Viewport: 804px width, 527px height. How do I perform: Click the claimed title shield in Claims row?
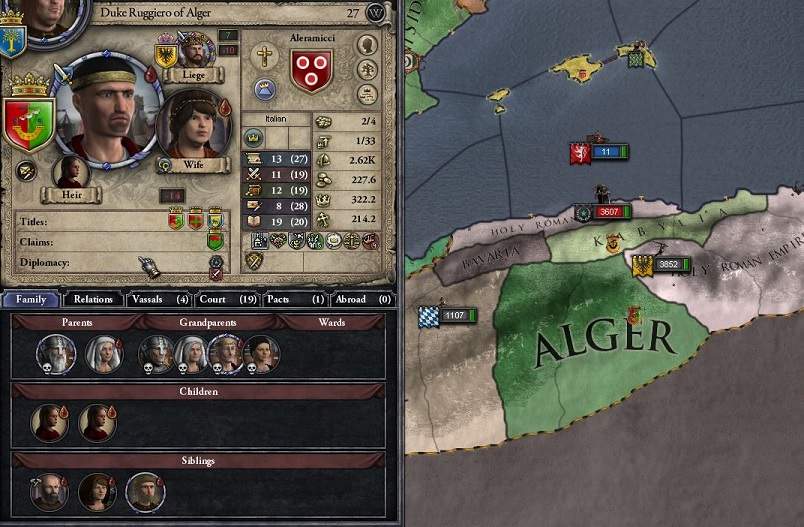[x=215, y=241]
